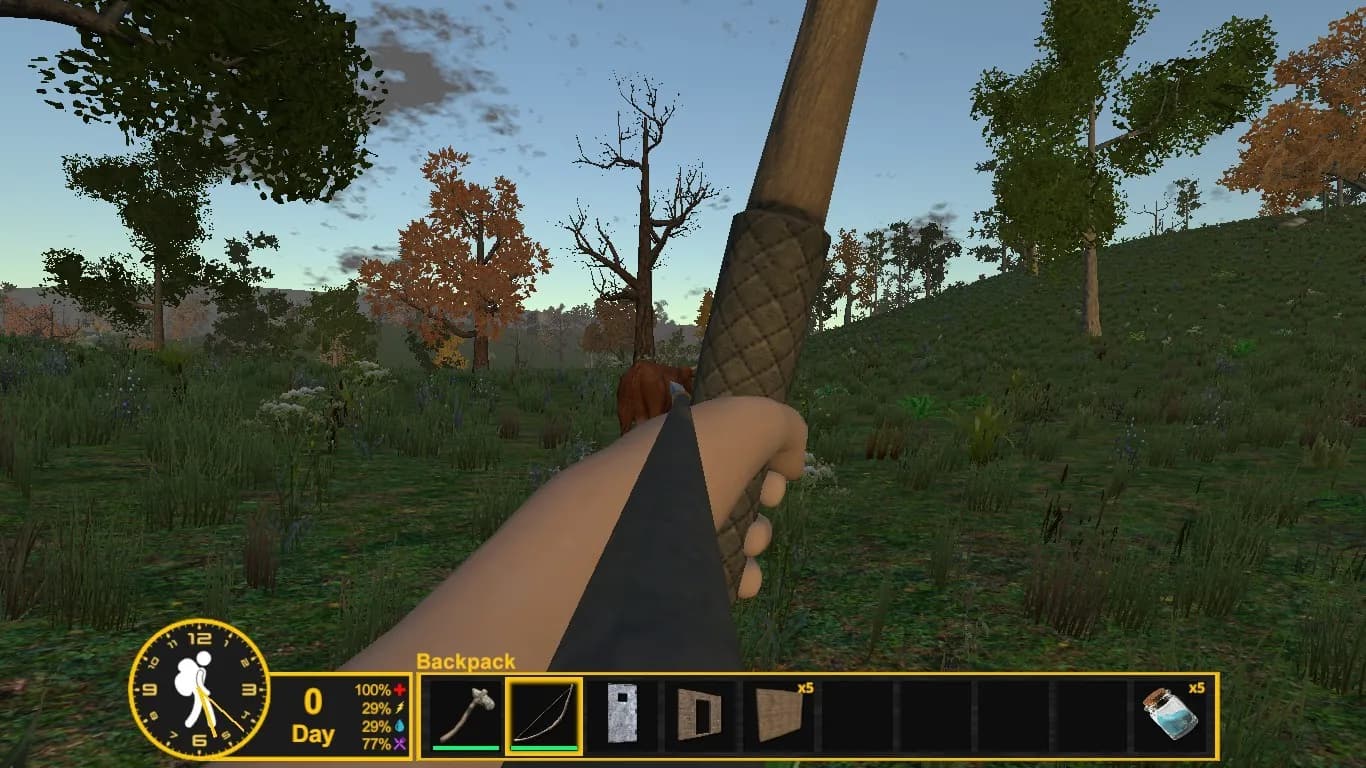
Task: Select the water jar slot
Action: (x=1170, y=714)
